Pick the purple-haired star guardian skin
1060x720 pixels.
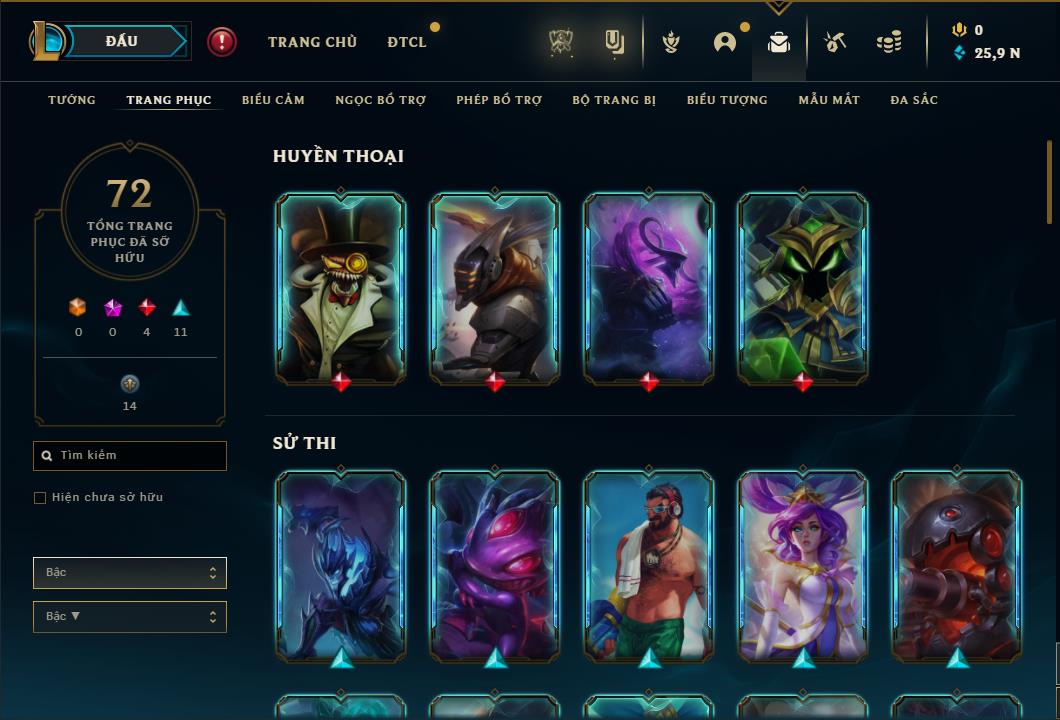[x=803, y=565]
